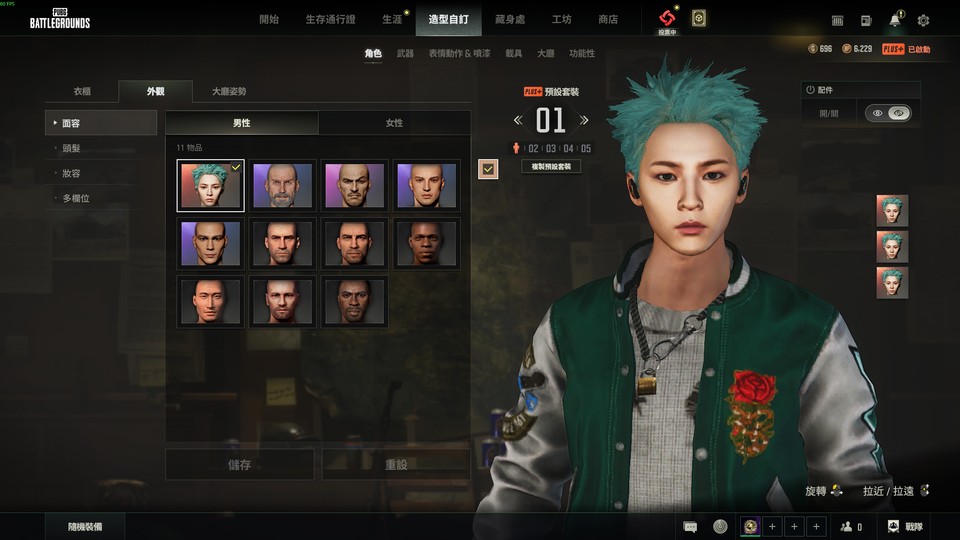Switch to the 衣櫃 wardrobe tab
The width and height of the screenshot is (960, 540).
point(82,91)
